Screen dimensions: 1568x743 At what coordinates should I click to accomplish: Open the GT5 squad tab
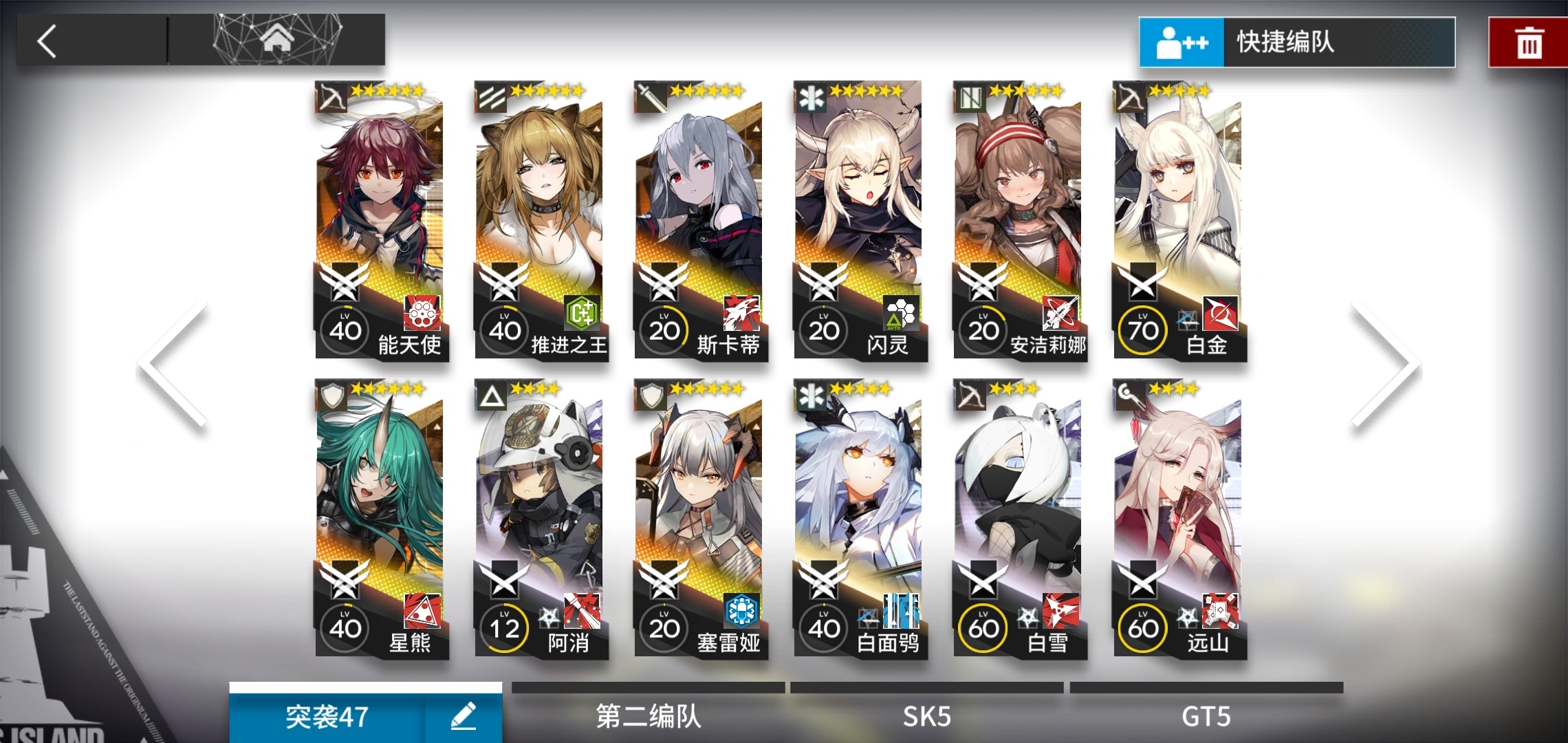point(1206,716)
